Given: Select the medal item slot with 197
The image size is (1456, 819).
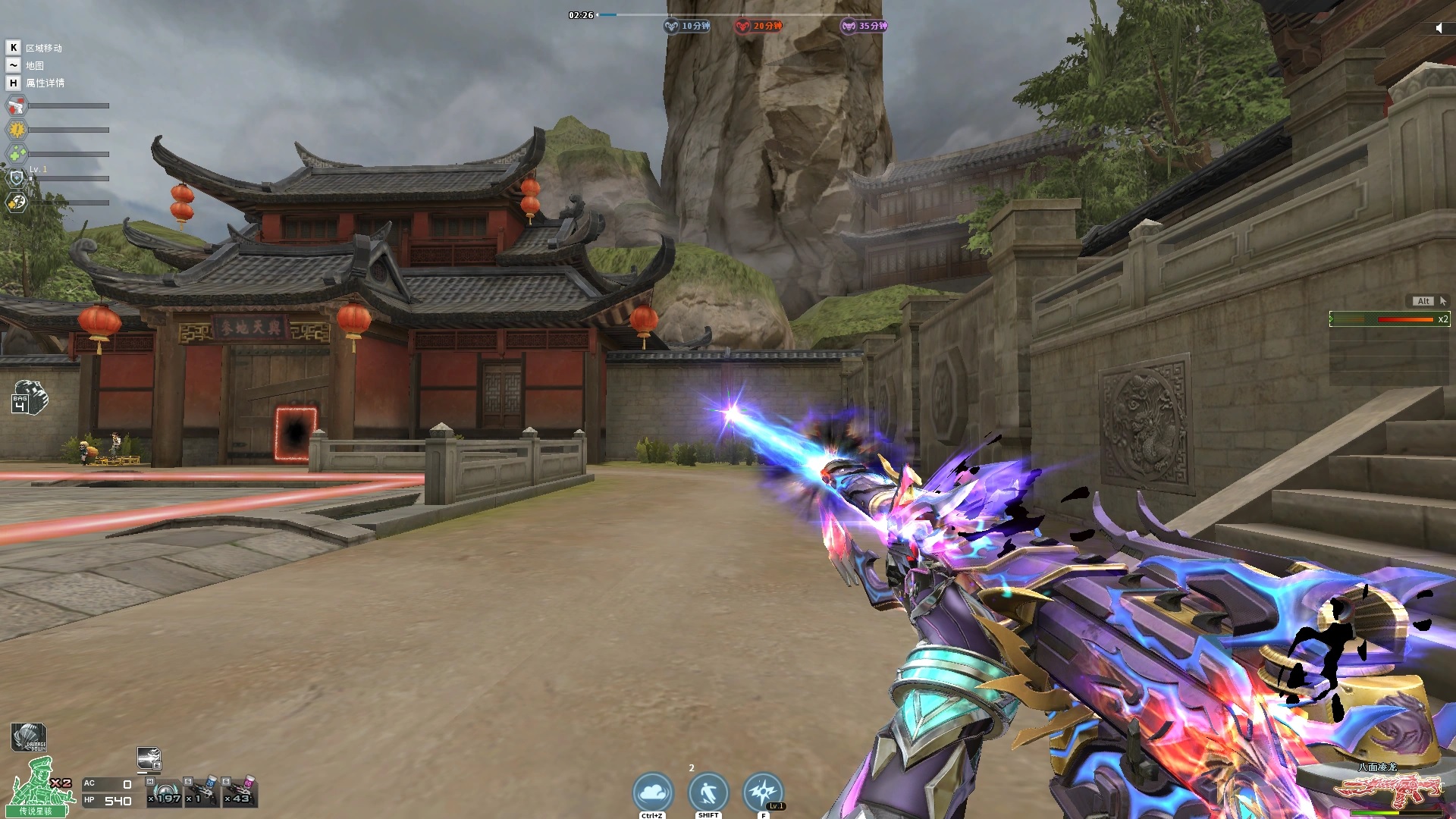Looking at the screenshot, I should tap(165, 792).
